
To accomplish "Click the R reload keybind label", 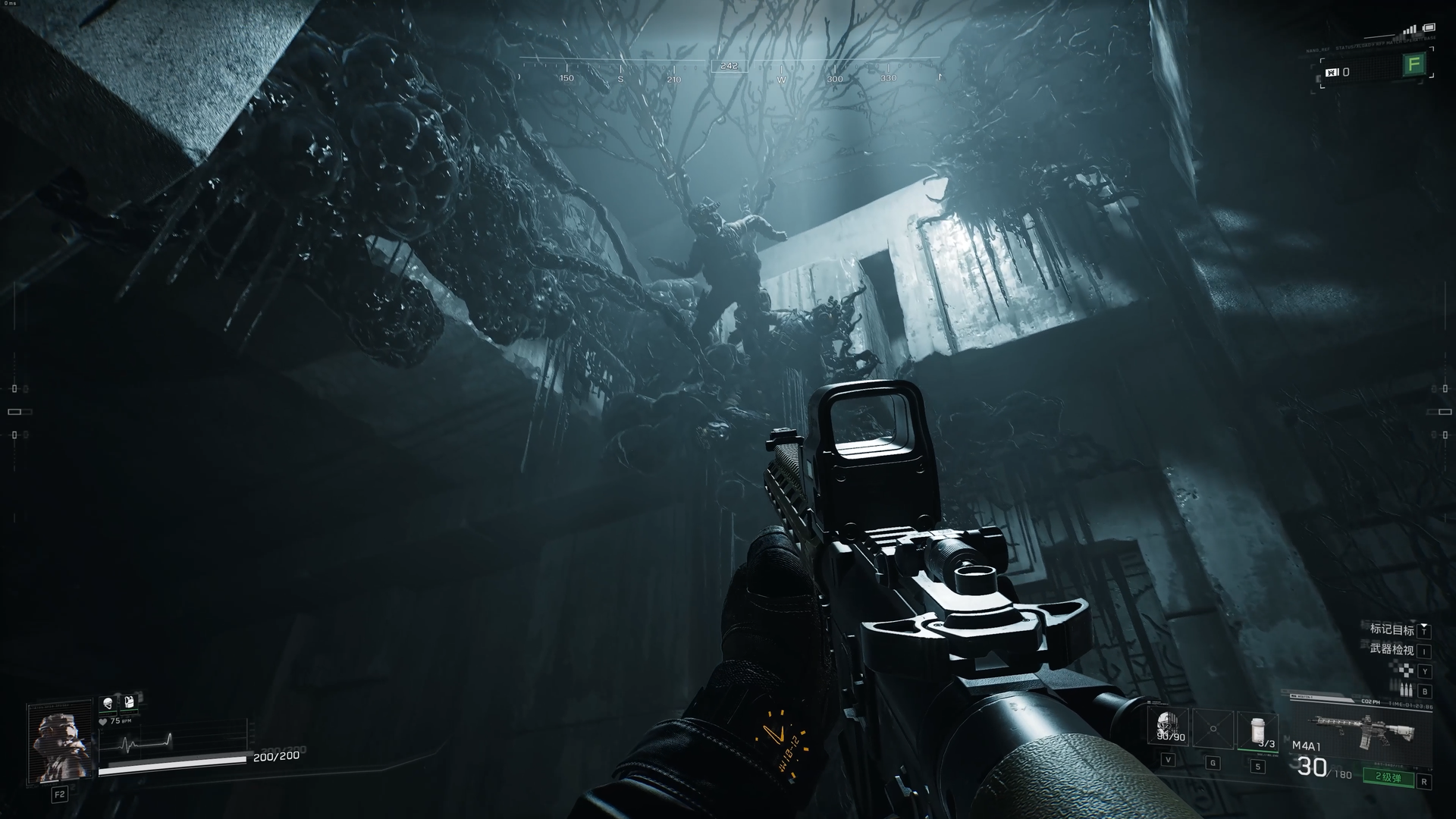I will pos(1426,779).
